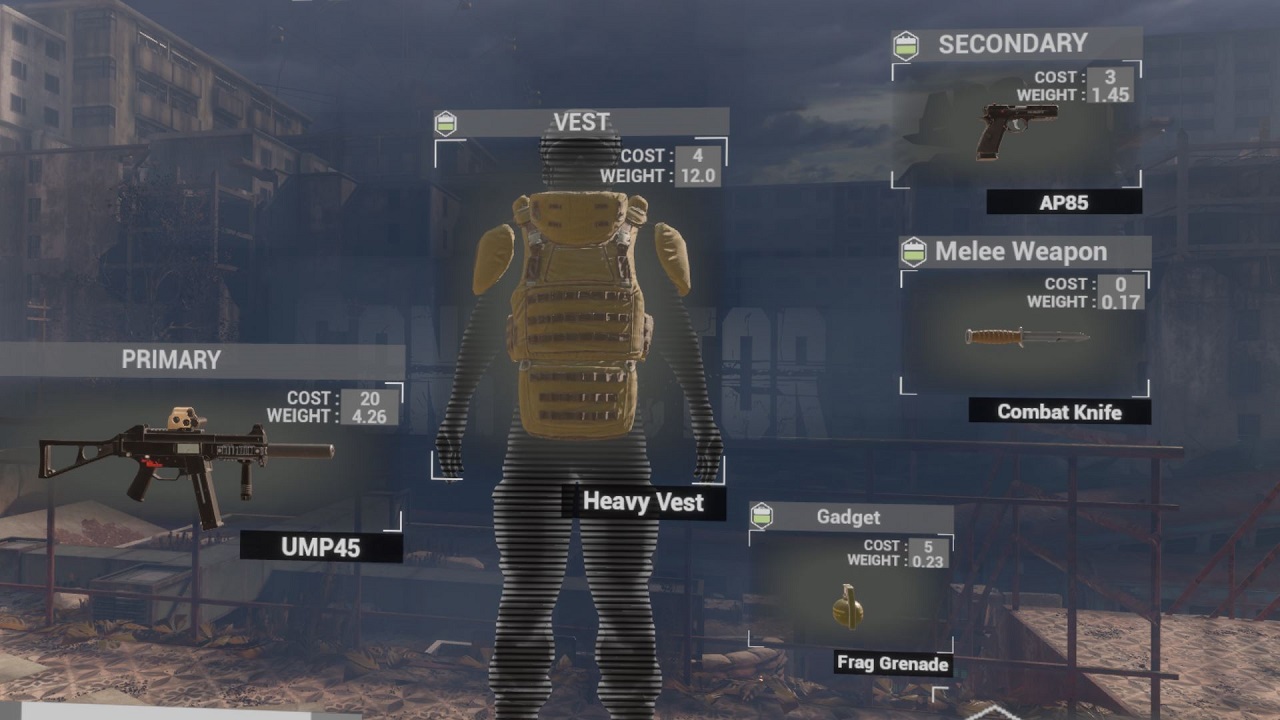Click the VEST category header
This screenshot has height=720, width=1280.
click(x=581, y=123)
